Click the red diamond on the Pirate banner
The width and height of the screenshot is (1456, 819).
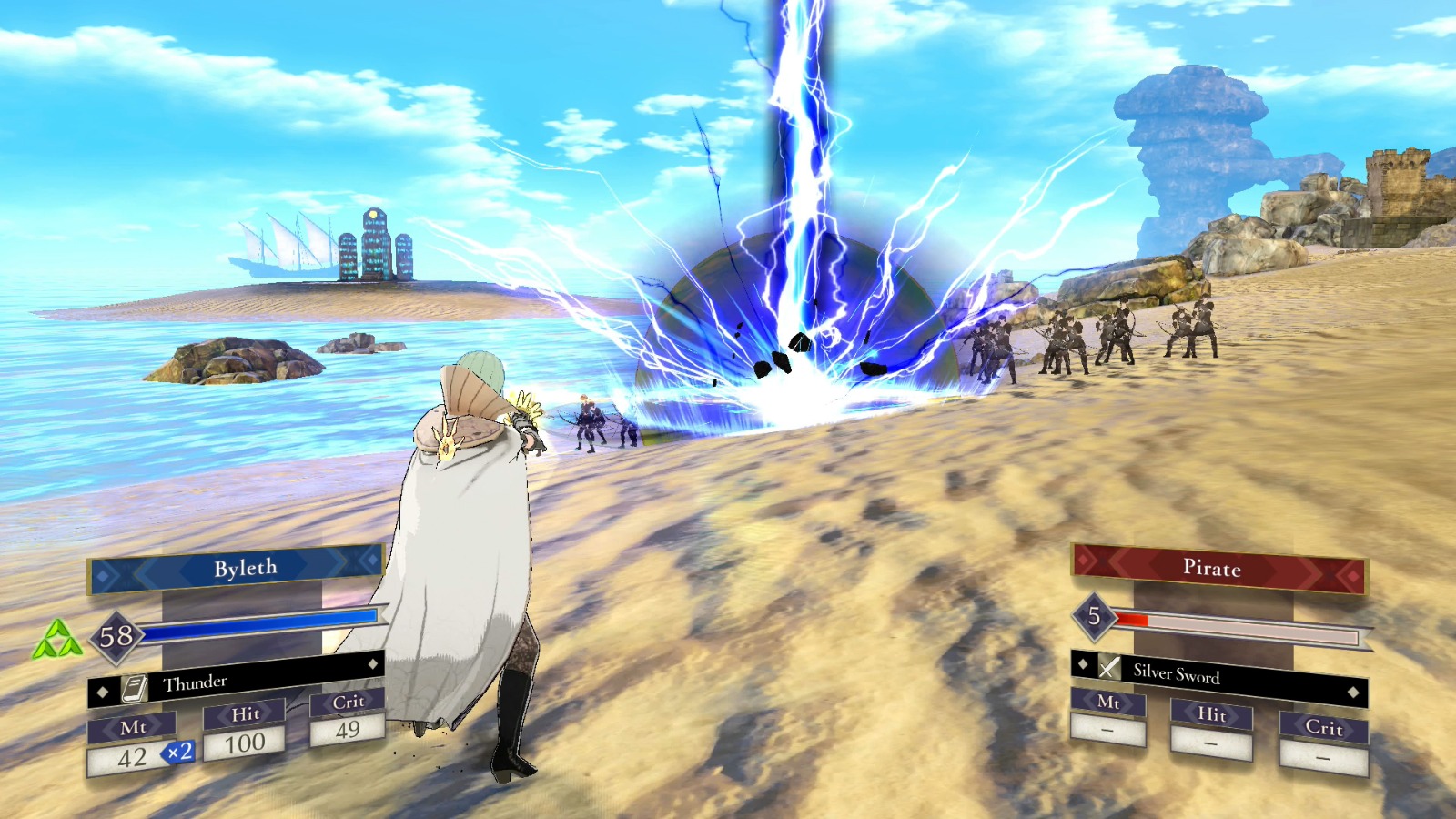(1353, 577)
